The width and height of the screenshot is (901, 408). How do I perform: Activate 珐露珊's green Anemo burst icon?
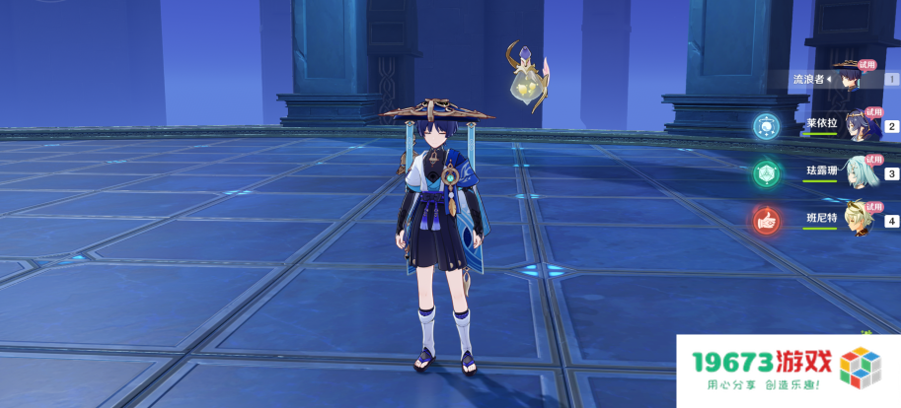click(x=767, y=173)
